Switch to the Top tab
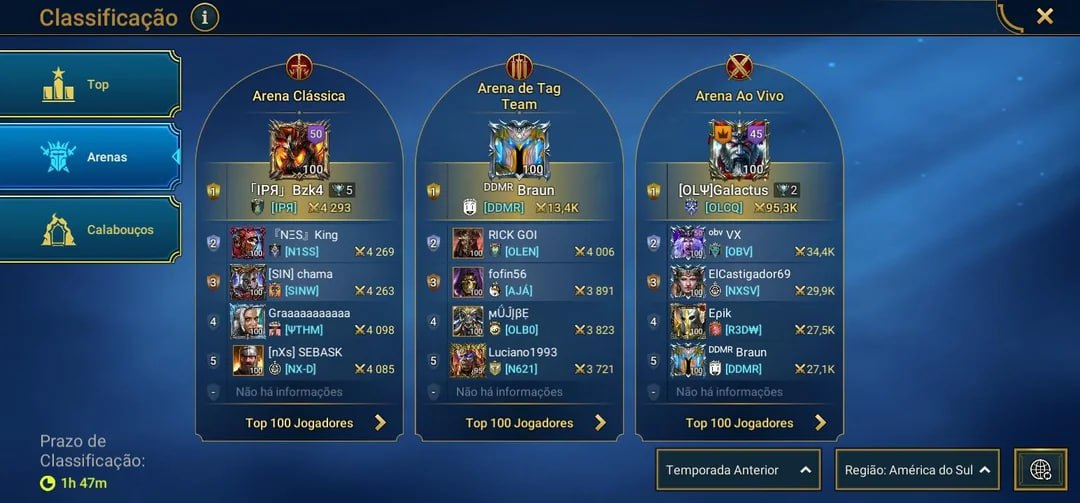This screenshot has height=503, width=1080. pos(90,85)
